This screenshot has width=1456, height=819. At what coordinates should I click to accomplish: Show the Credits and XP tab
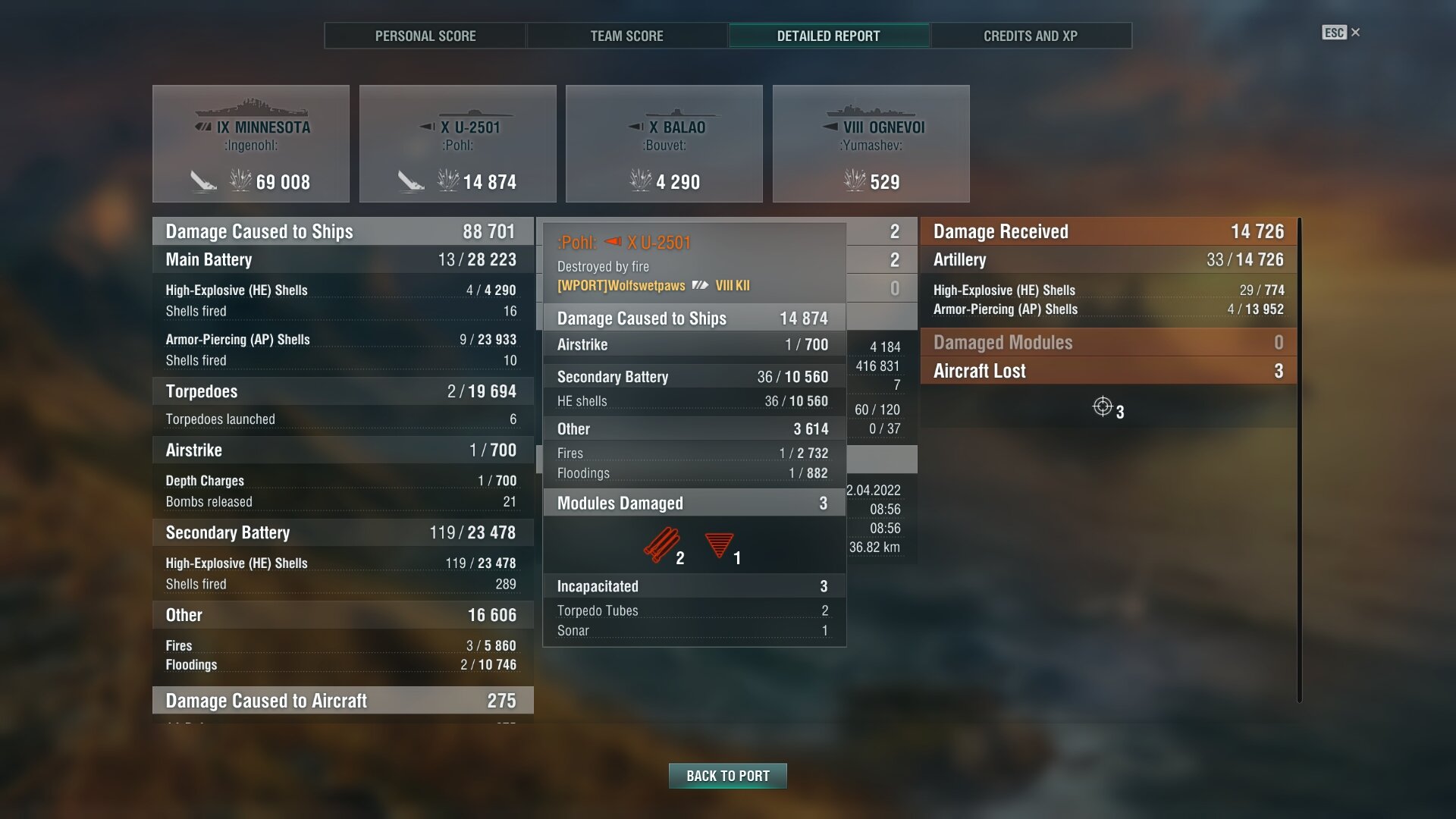tap(1030, 36)
